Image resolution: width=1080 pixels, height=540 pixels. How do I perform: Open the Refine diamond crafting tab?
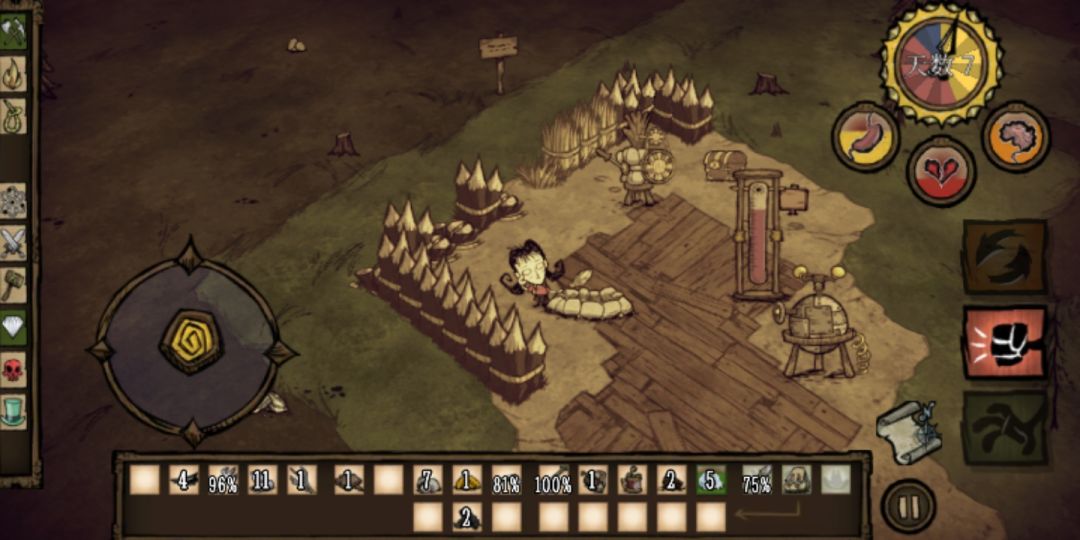[x=14, y=327]
